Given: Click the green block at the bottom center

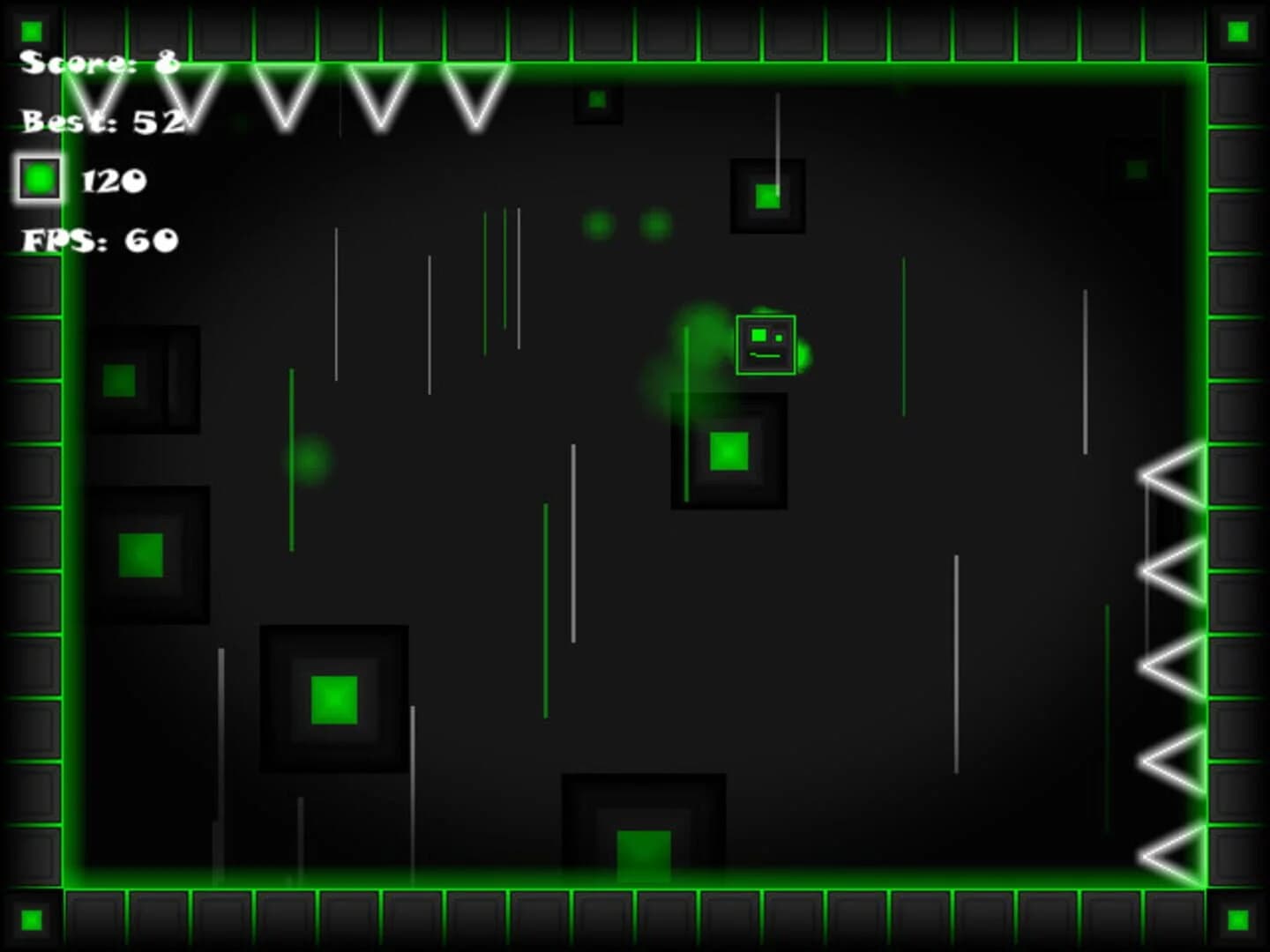Looking at the screenshot, I should (x=643, y=851).
